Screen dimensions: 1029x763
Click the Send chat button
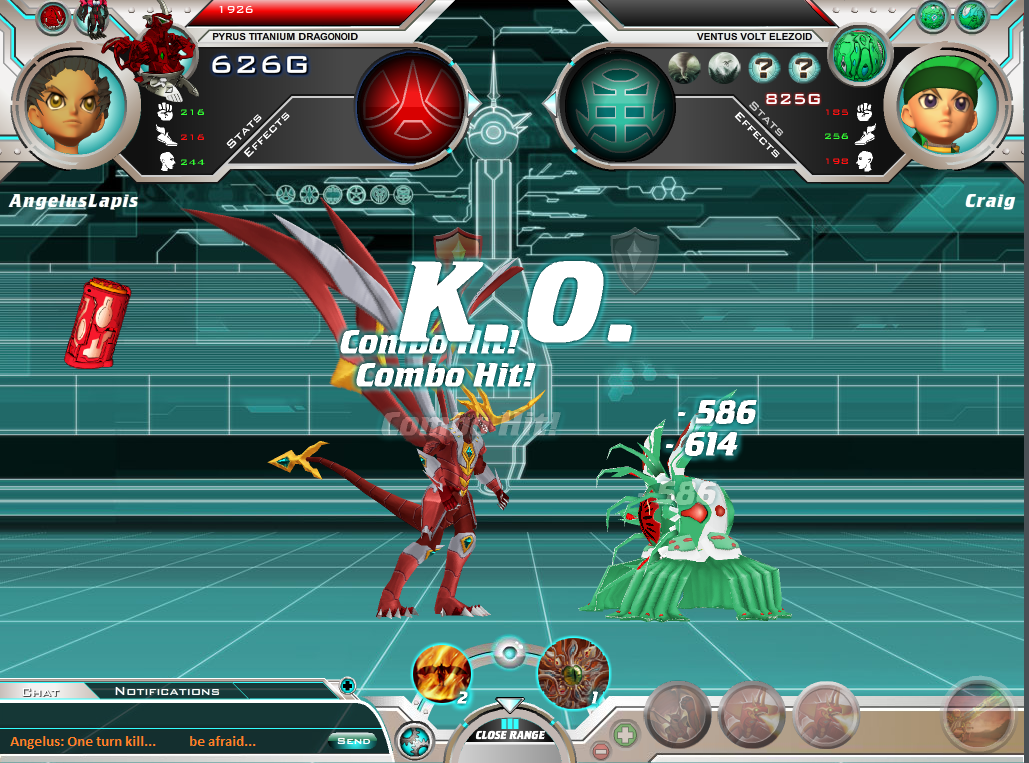click(x=354, y=741)
